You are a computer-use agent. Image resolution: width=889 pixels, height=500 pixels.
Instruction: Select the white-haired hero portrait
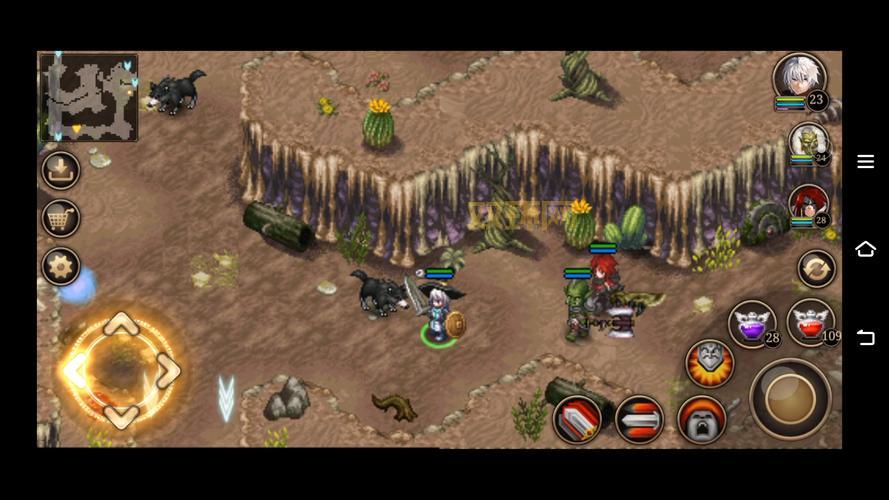798,79
